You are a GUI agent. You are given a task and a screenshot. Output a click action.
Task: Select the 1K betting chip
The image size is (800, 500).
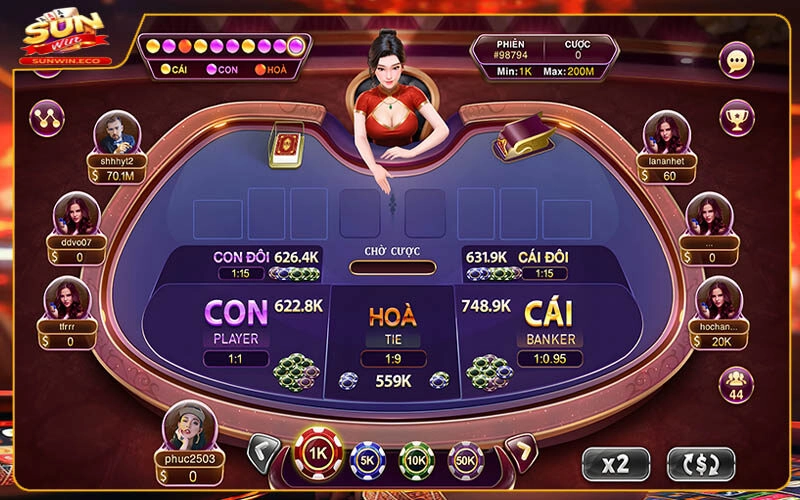click(x=318, y=454)
